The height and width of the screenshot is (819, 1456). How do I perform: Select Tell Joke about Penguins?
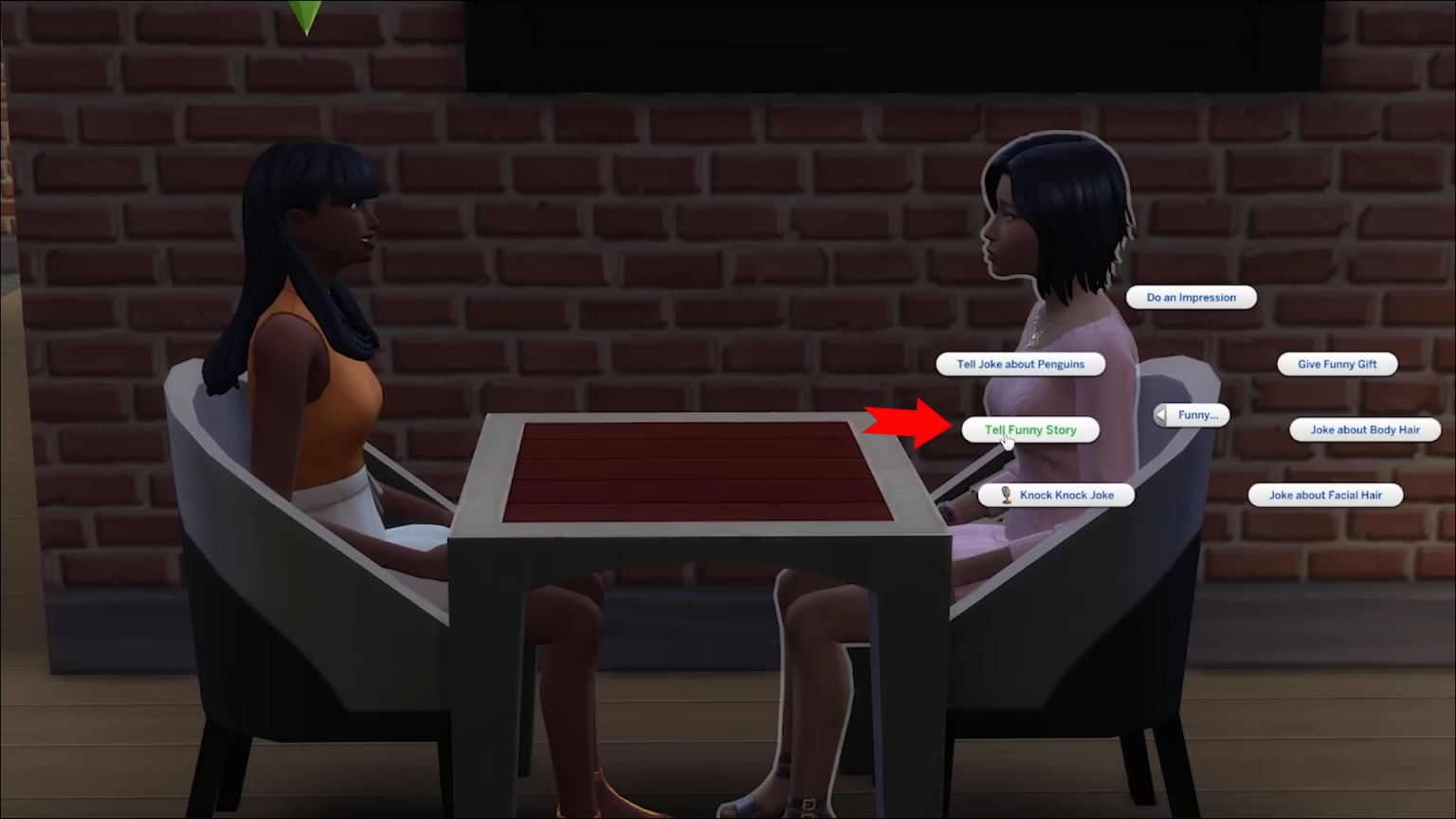coord(1020,363)
